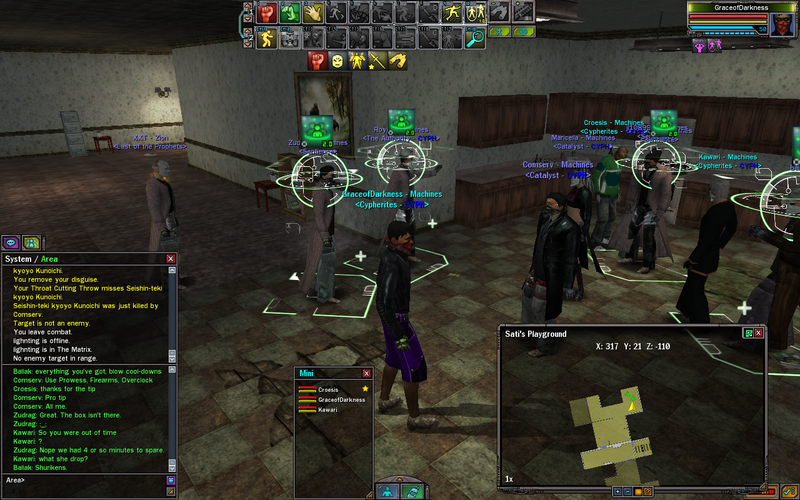Use the green flexing arm ability
This screenshot has width=800, height=500.
(290, 13)
